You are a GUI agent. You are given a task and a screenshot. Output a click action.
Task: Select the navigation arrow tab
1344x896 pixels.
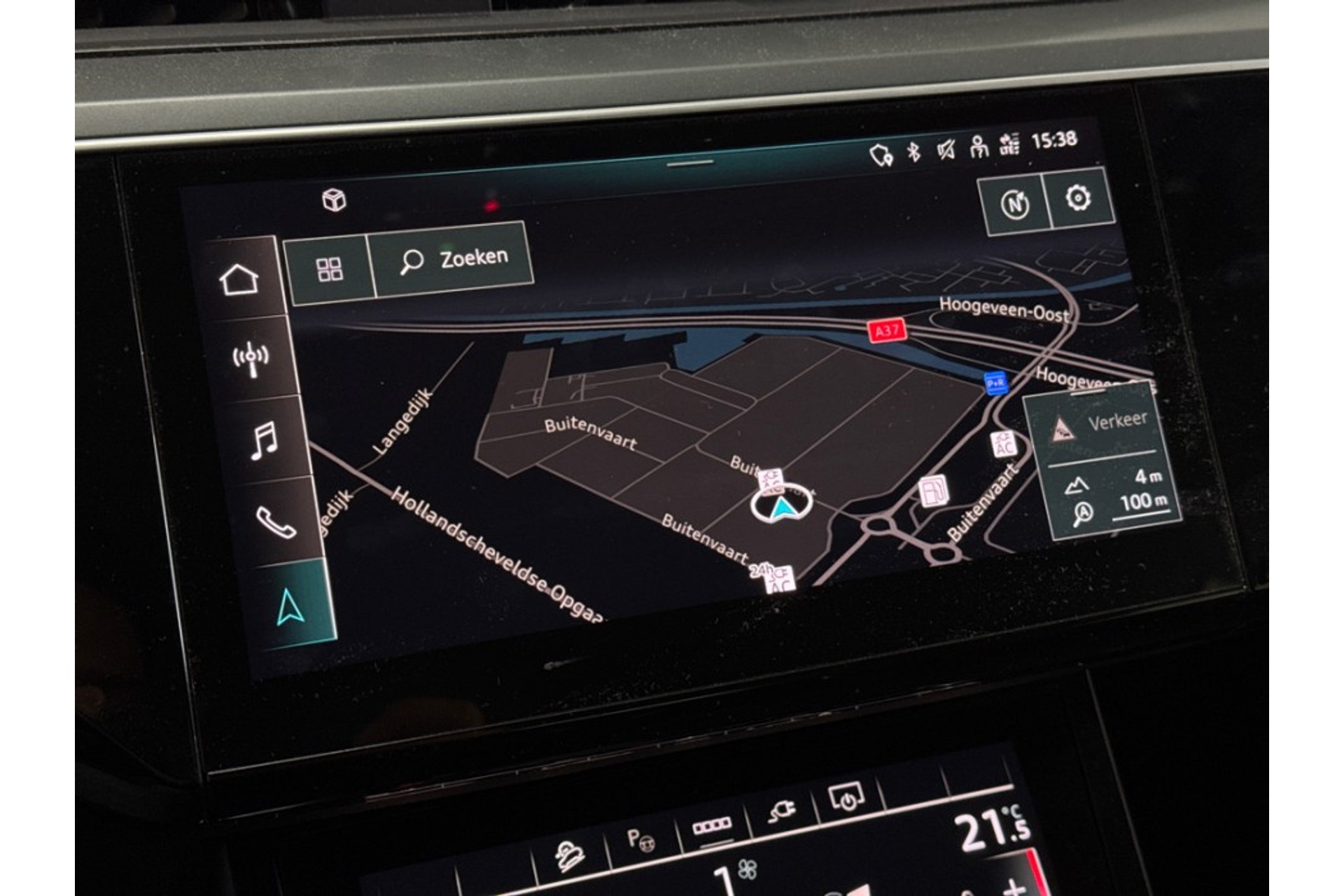pos(290,605)
